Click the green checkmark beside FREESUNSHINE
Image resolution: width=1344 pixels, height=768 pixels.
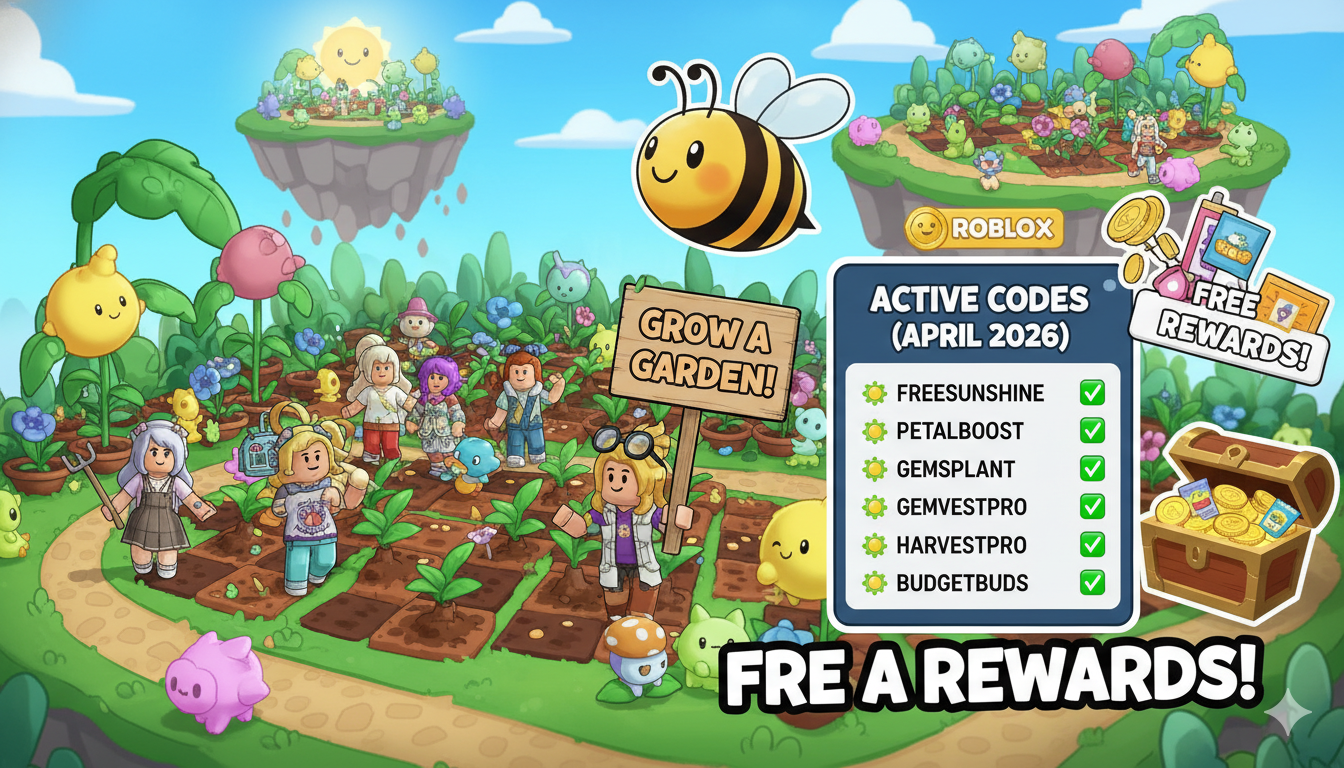pyautogui.click(x=1092, y=393)
